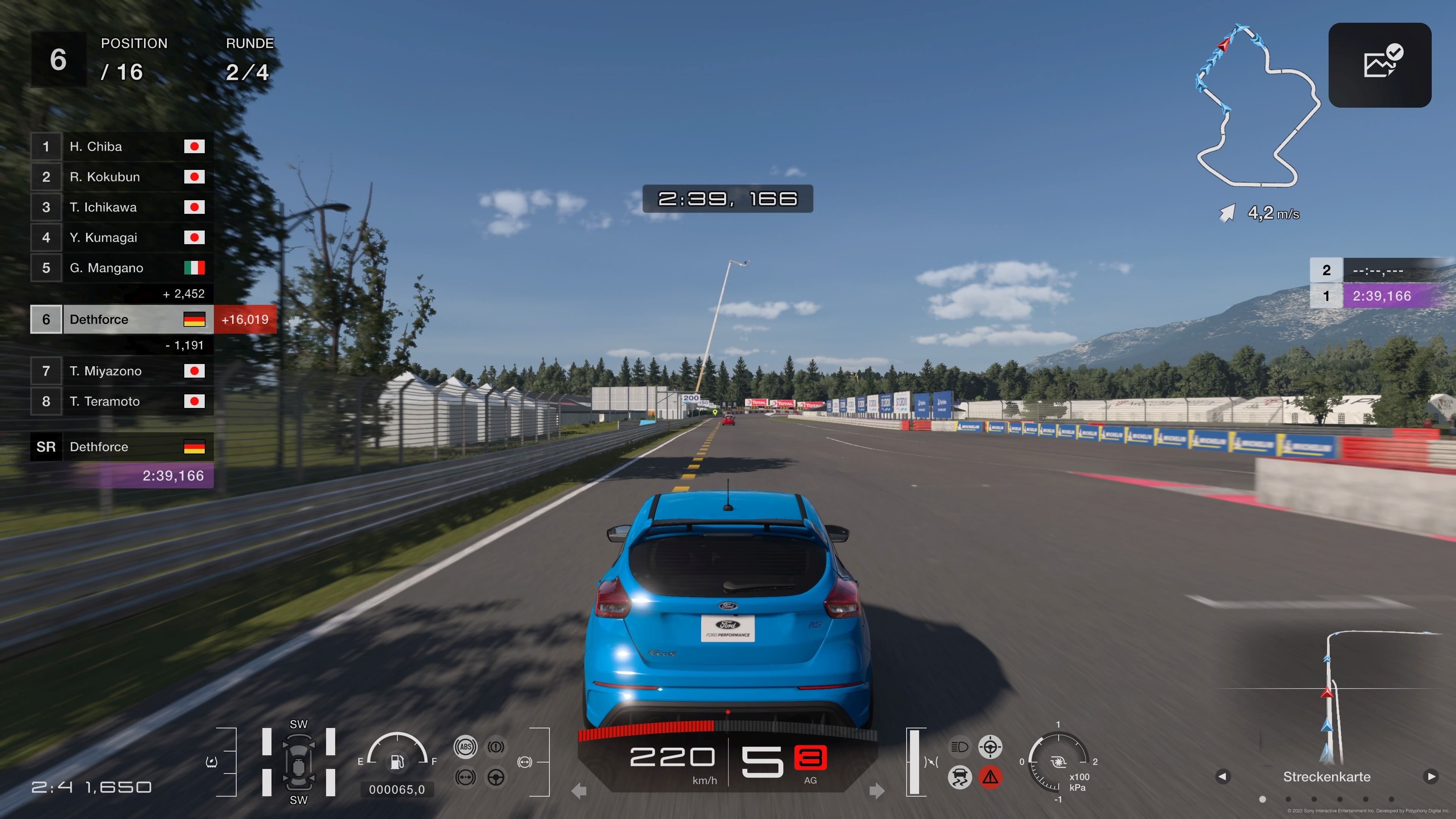Select the countersteering assist crosshair icon

click(x=990, y=747)
